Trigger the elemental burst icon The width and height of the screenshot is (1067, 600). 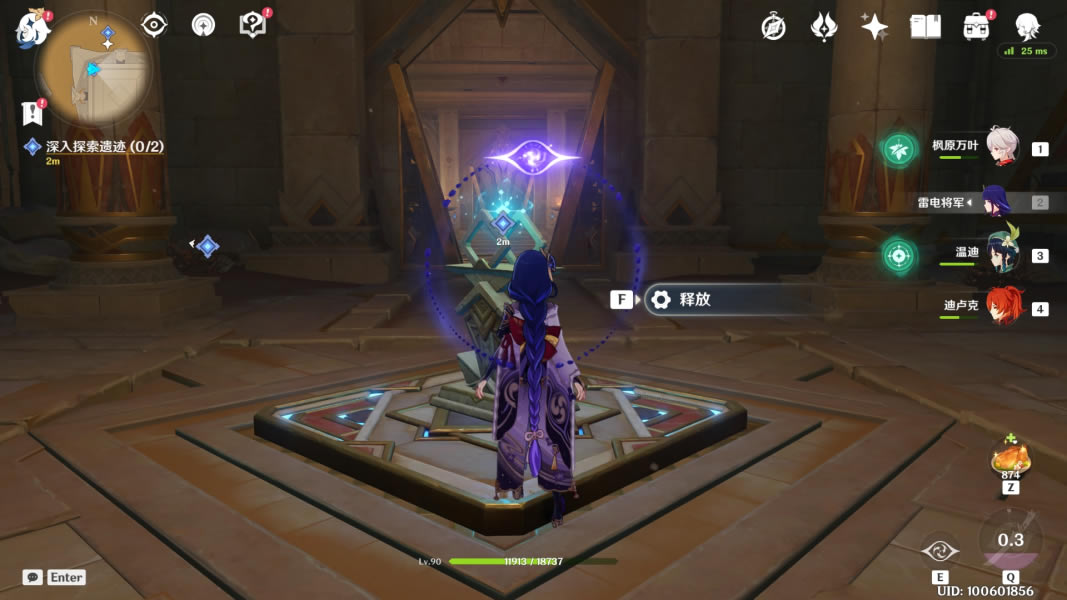point(1010,541)
